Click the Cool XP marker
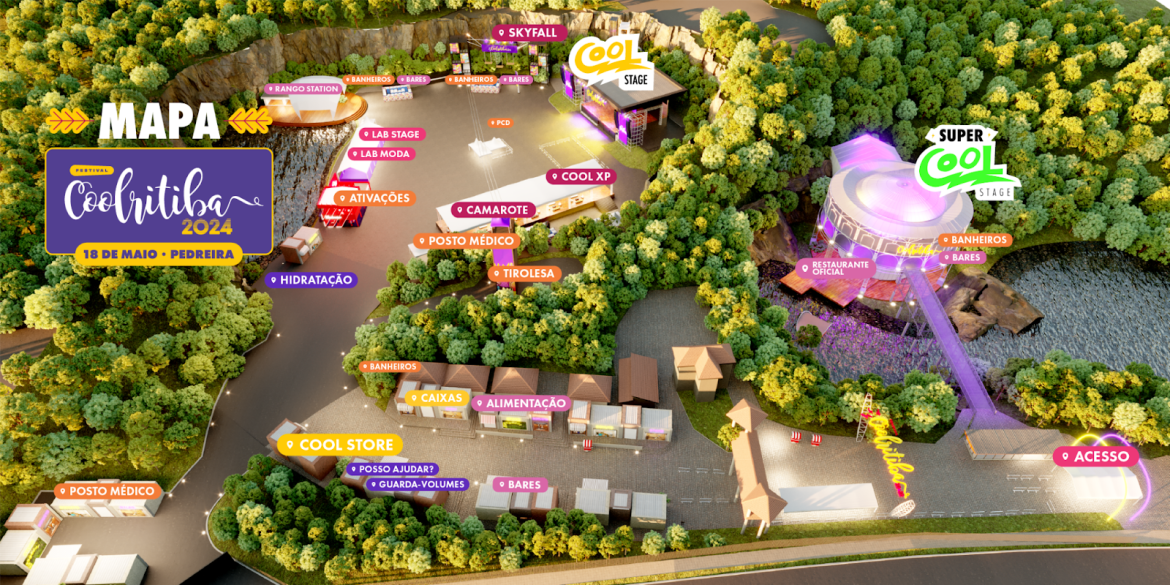Image resolution: width=1170 pixels, height=585 pixels. [581, 177]
